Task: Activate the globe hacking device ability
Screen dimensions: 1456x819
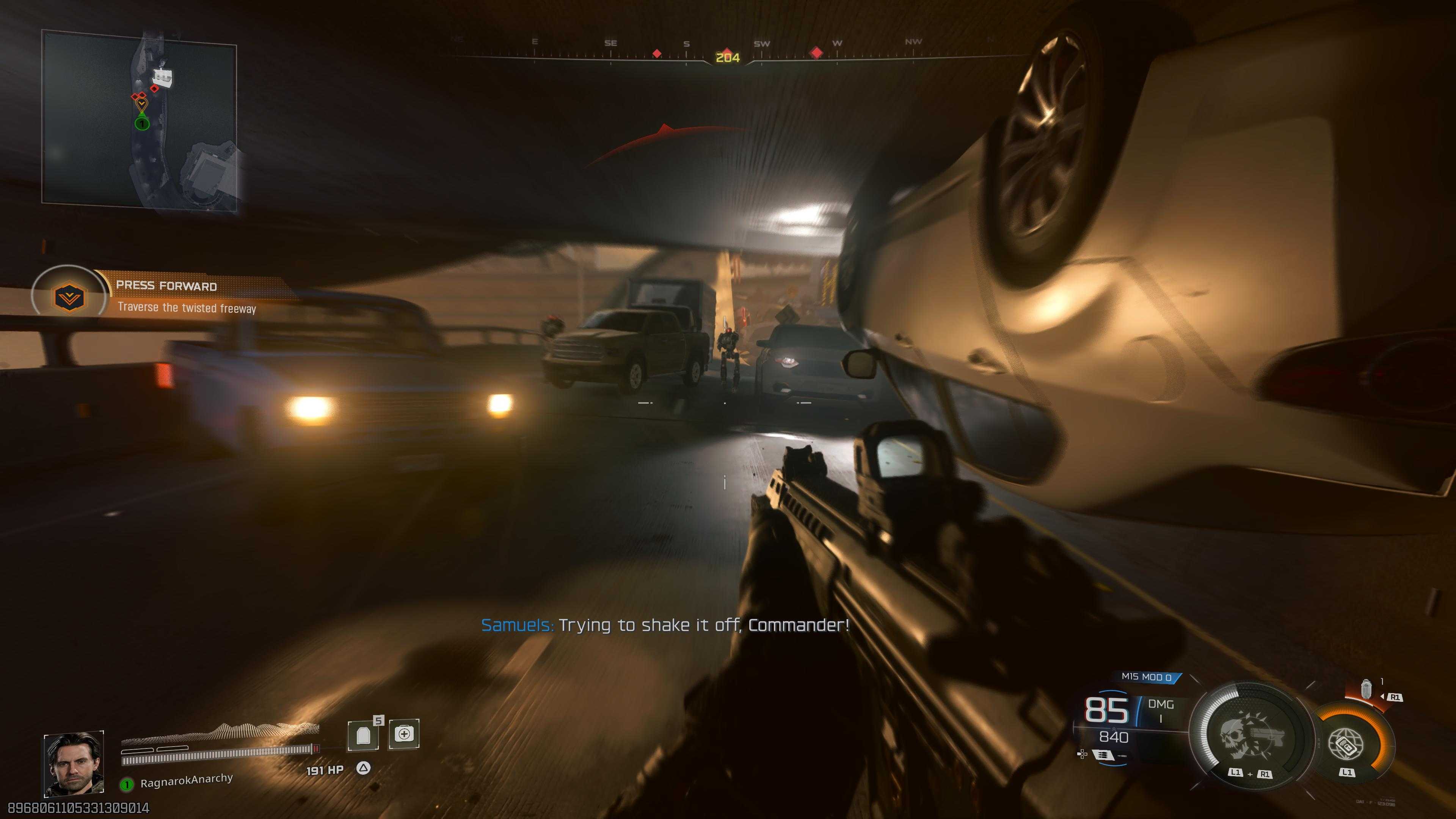Action: tap(1347, 743)
